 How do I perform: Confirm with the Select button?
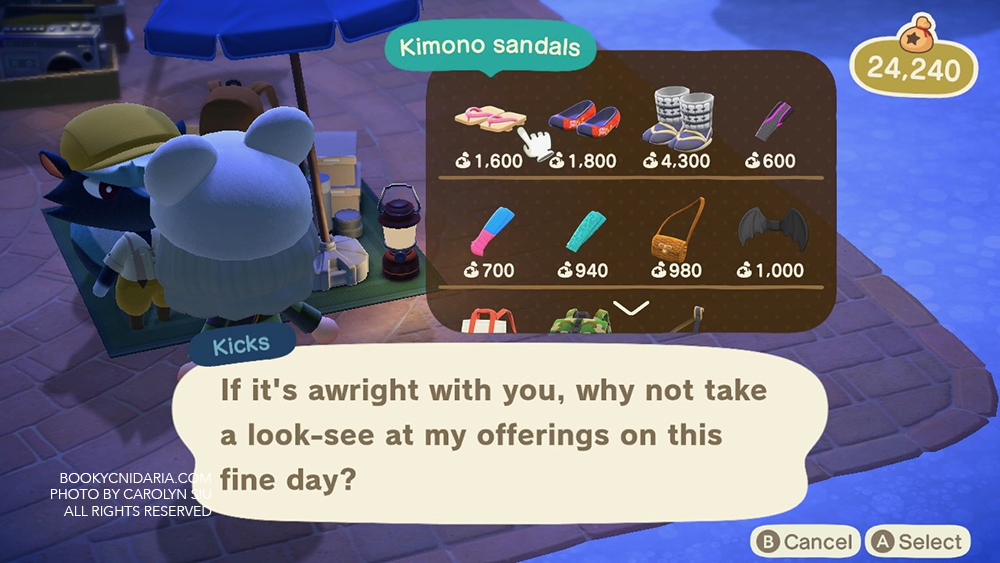coord(918,542)
